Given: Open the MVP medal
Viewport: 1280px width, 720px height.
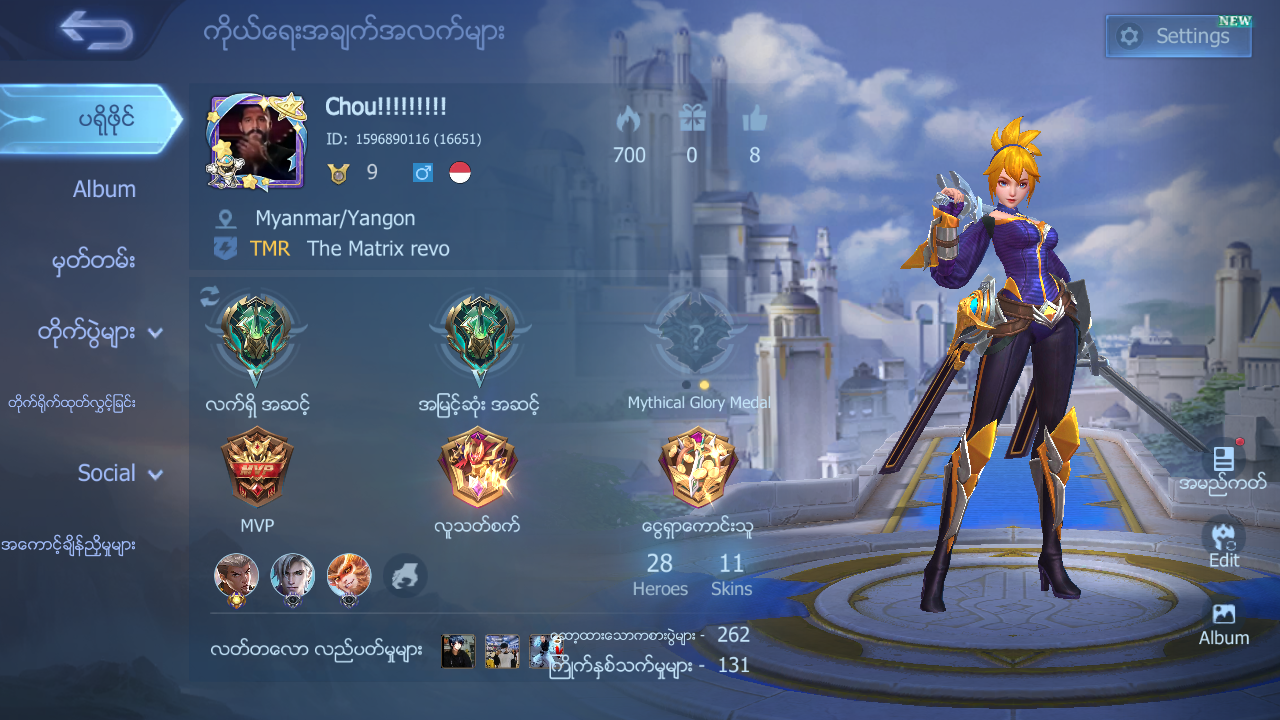Looking at the screenshot, I should 255,467.
